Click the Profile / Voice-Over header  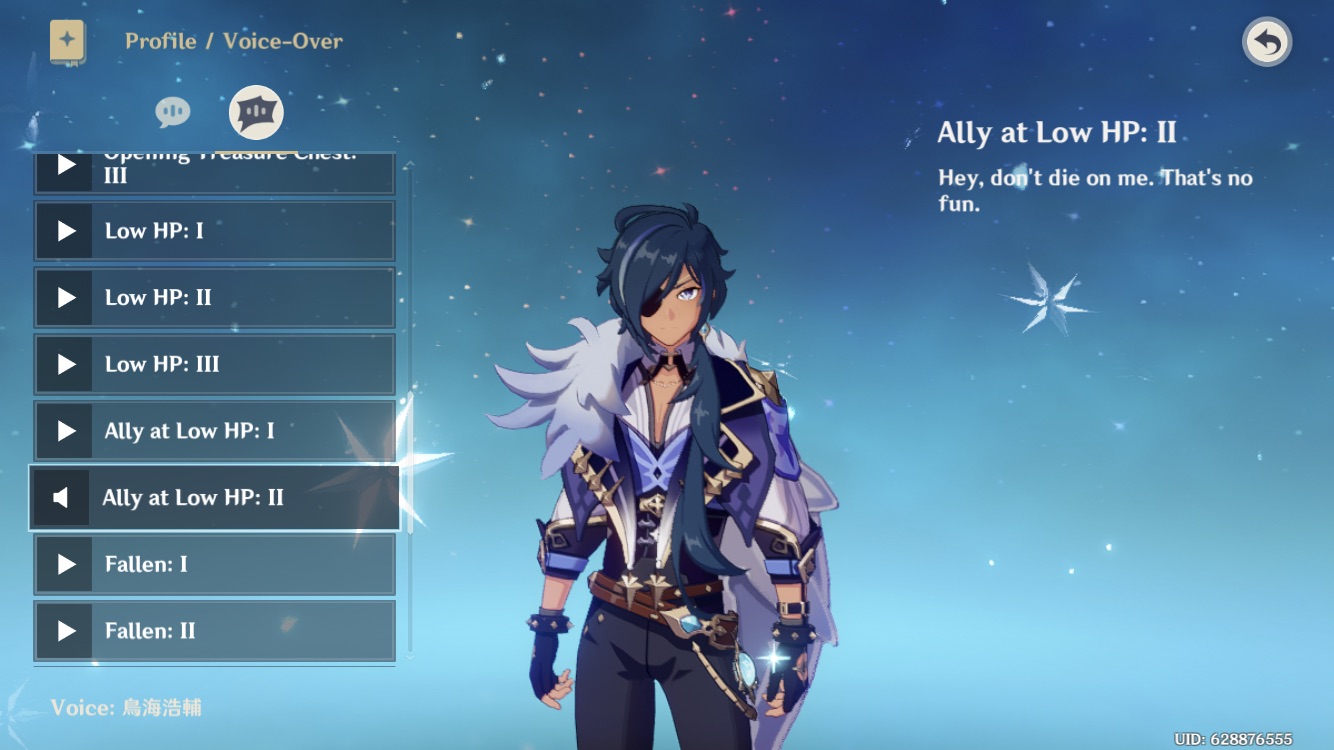pyautogui.click(x=232, y=41)
